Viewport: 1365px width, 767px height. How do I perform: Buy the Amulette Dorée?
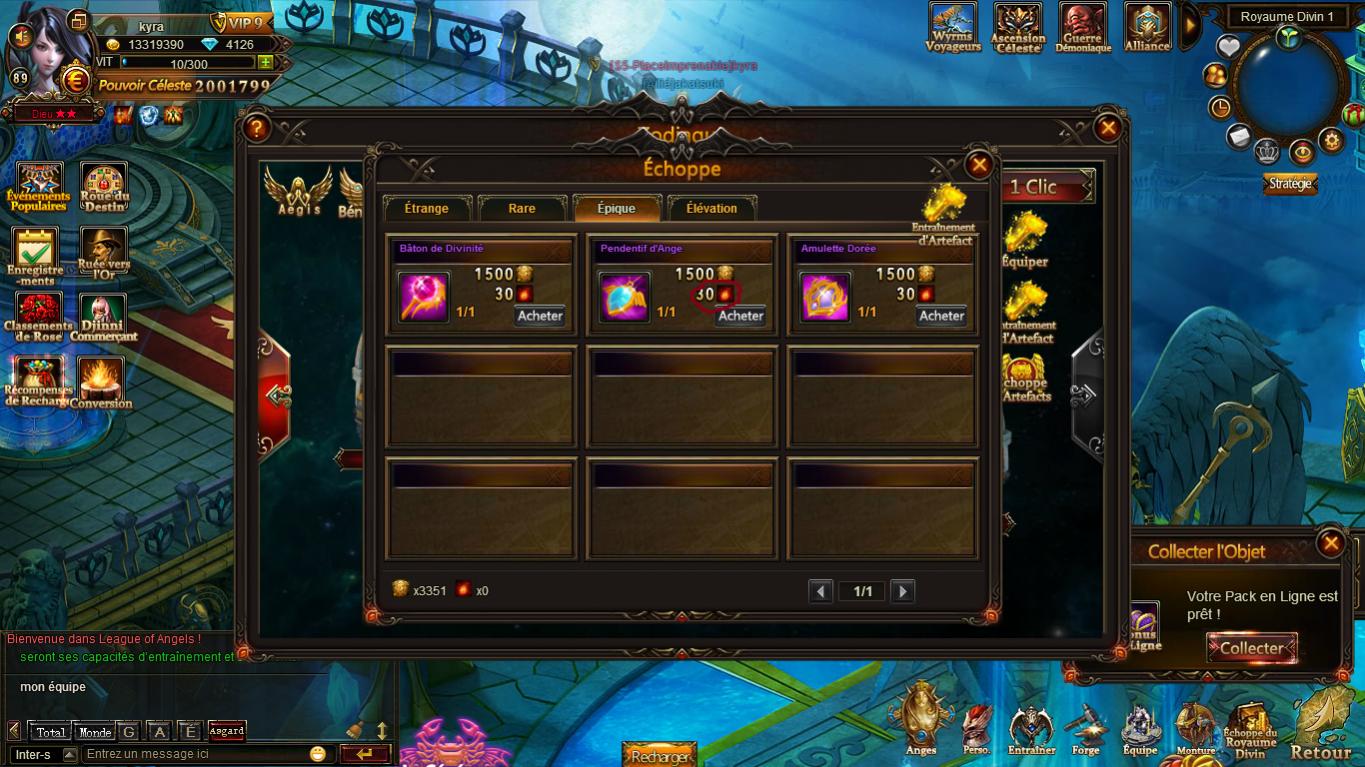tap(941, 315)
